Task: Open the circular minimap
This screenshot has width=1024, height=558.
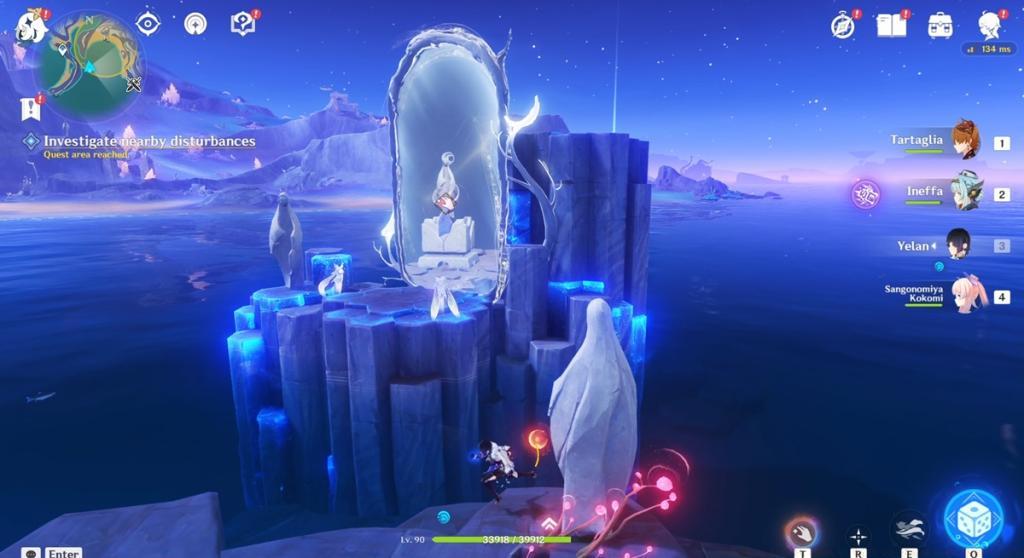Action: click(x=89, y=65)
